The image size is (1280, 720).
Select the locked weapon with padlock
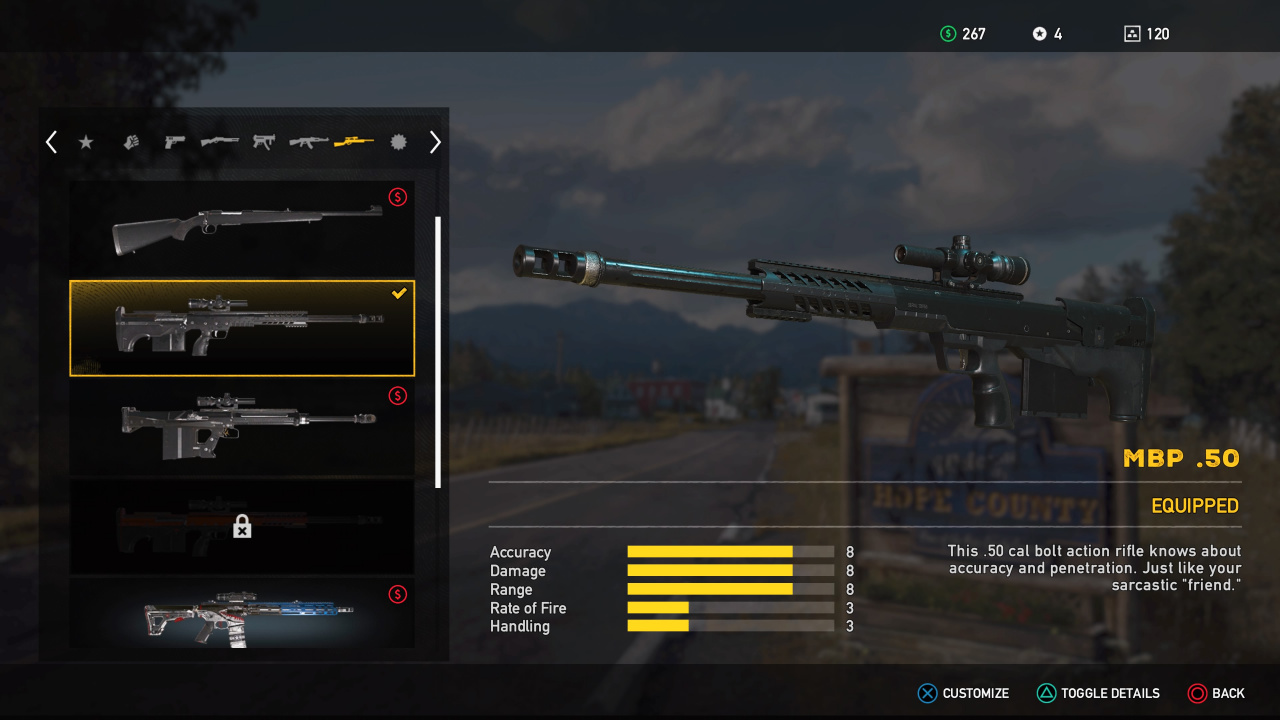click(x=242, y=526)
